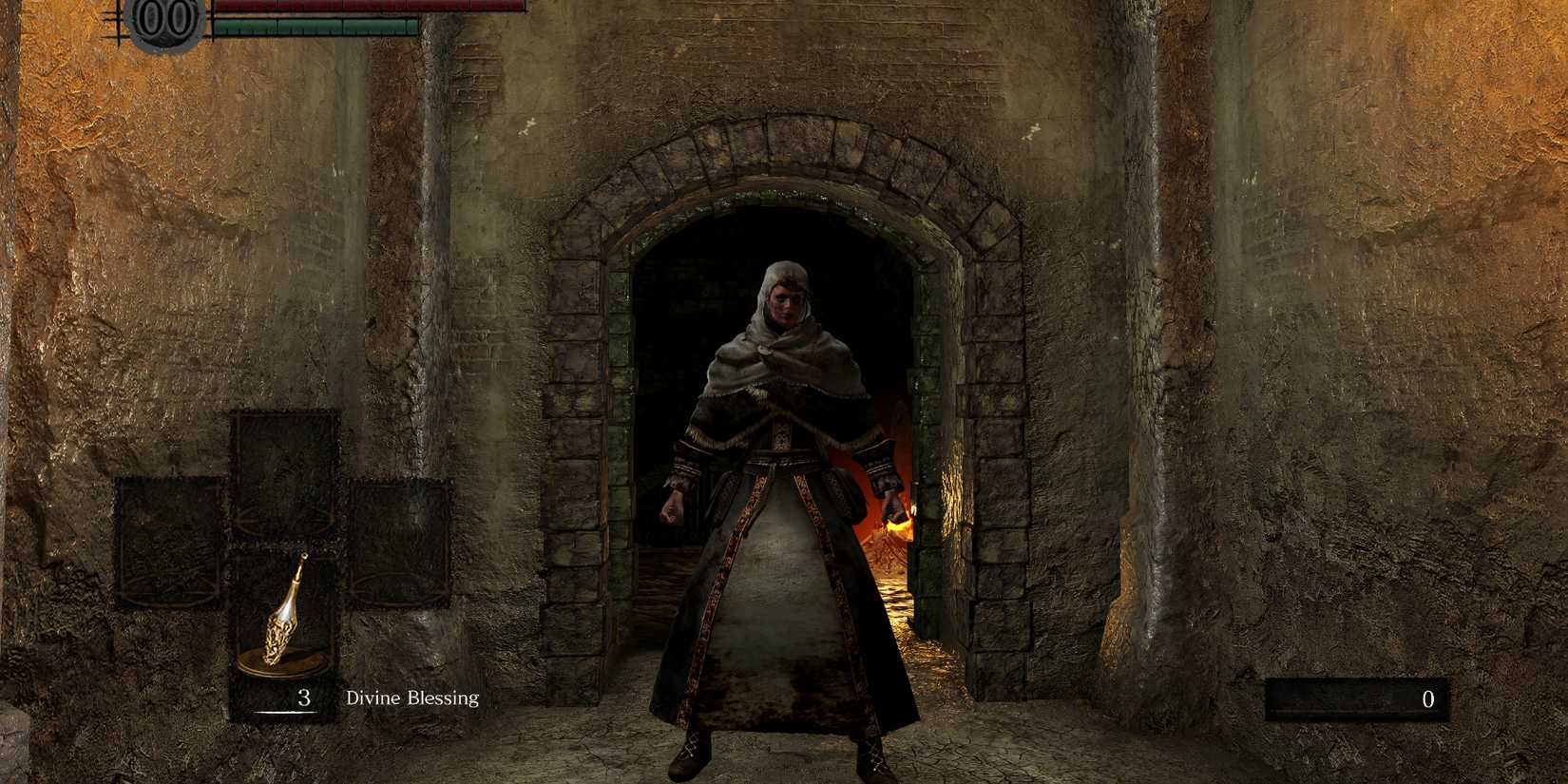Click the item count number 3
This screenshot has width=1568, height=784.
point(302,697)
